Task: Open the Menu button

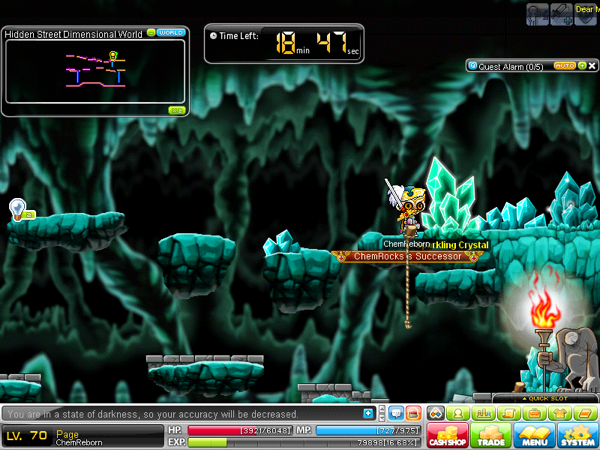Action: 534,437
